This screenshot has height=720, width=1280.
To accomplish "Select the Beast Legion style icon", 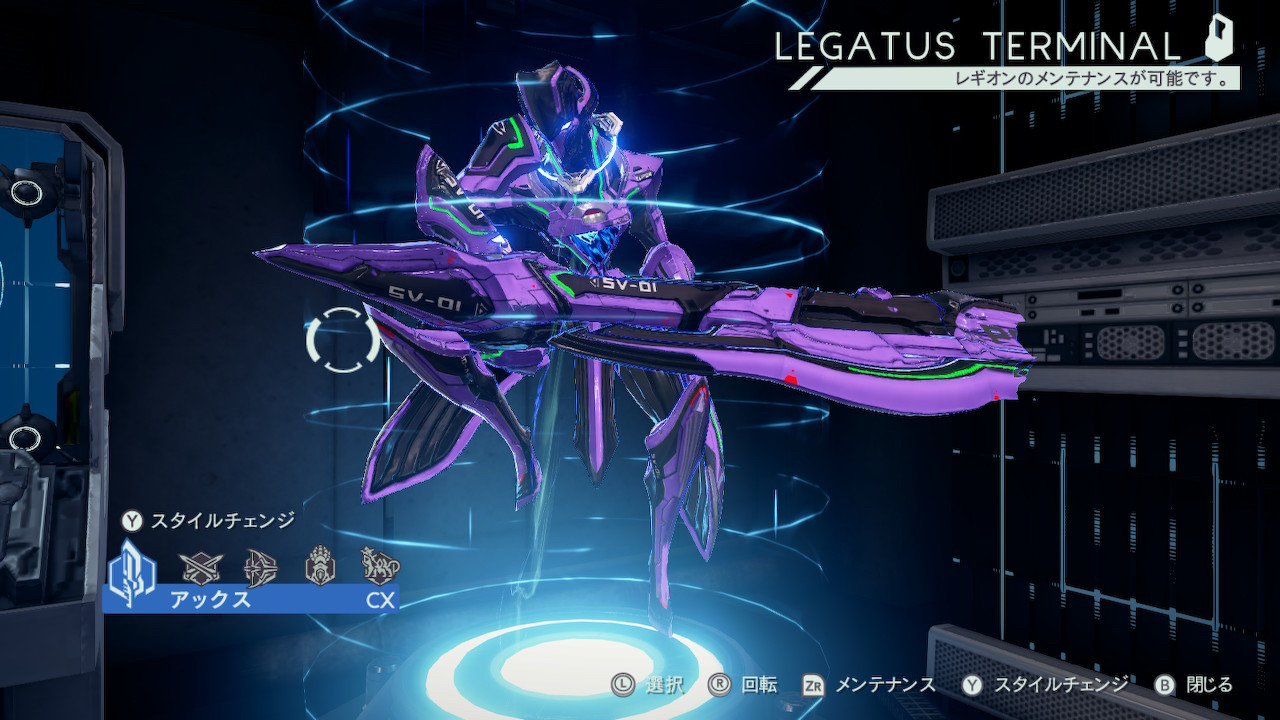I will point(380,566).
